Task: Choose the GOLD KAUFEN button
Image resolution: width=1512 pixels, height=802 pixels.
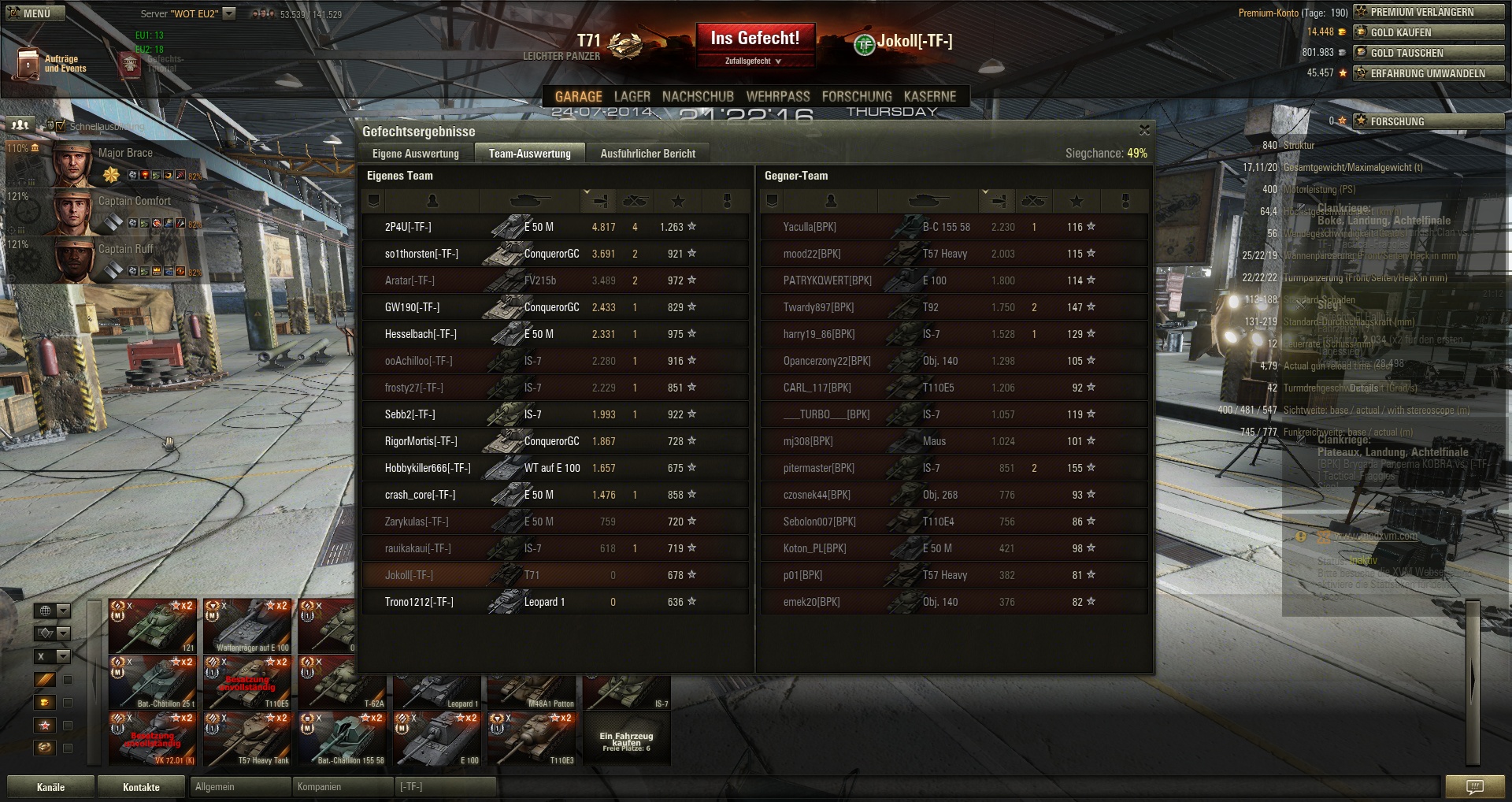Action: (1429, 32)
